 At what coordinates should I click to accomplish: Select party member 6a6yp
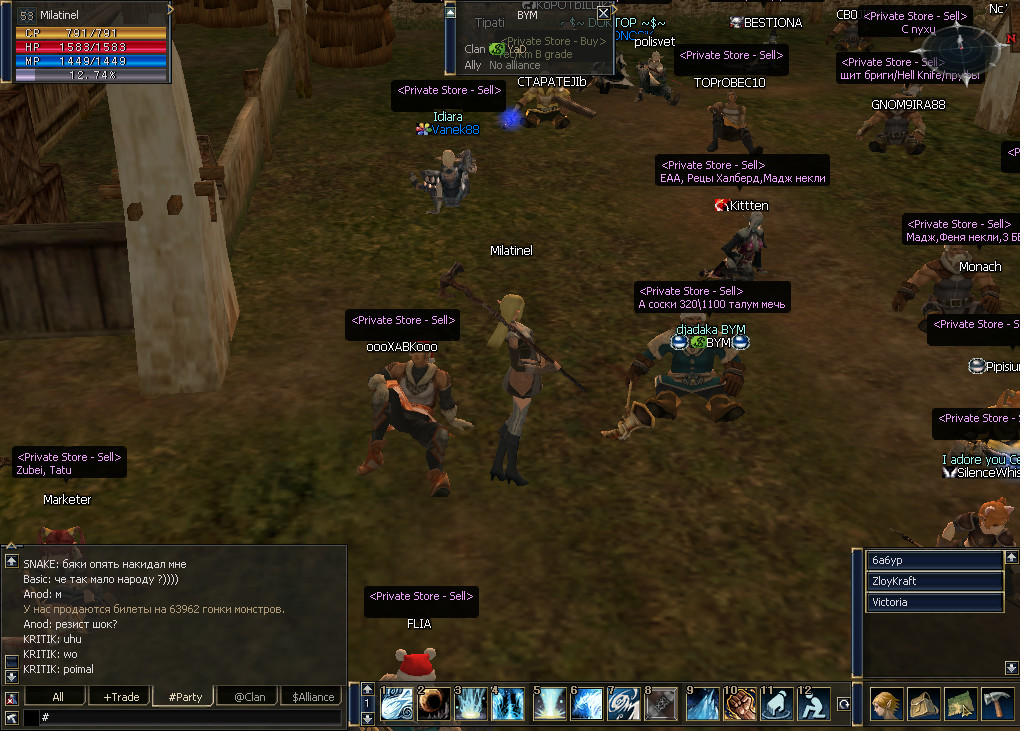coord(934,559)
